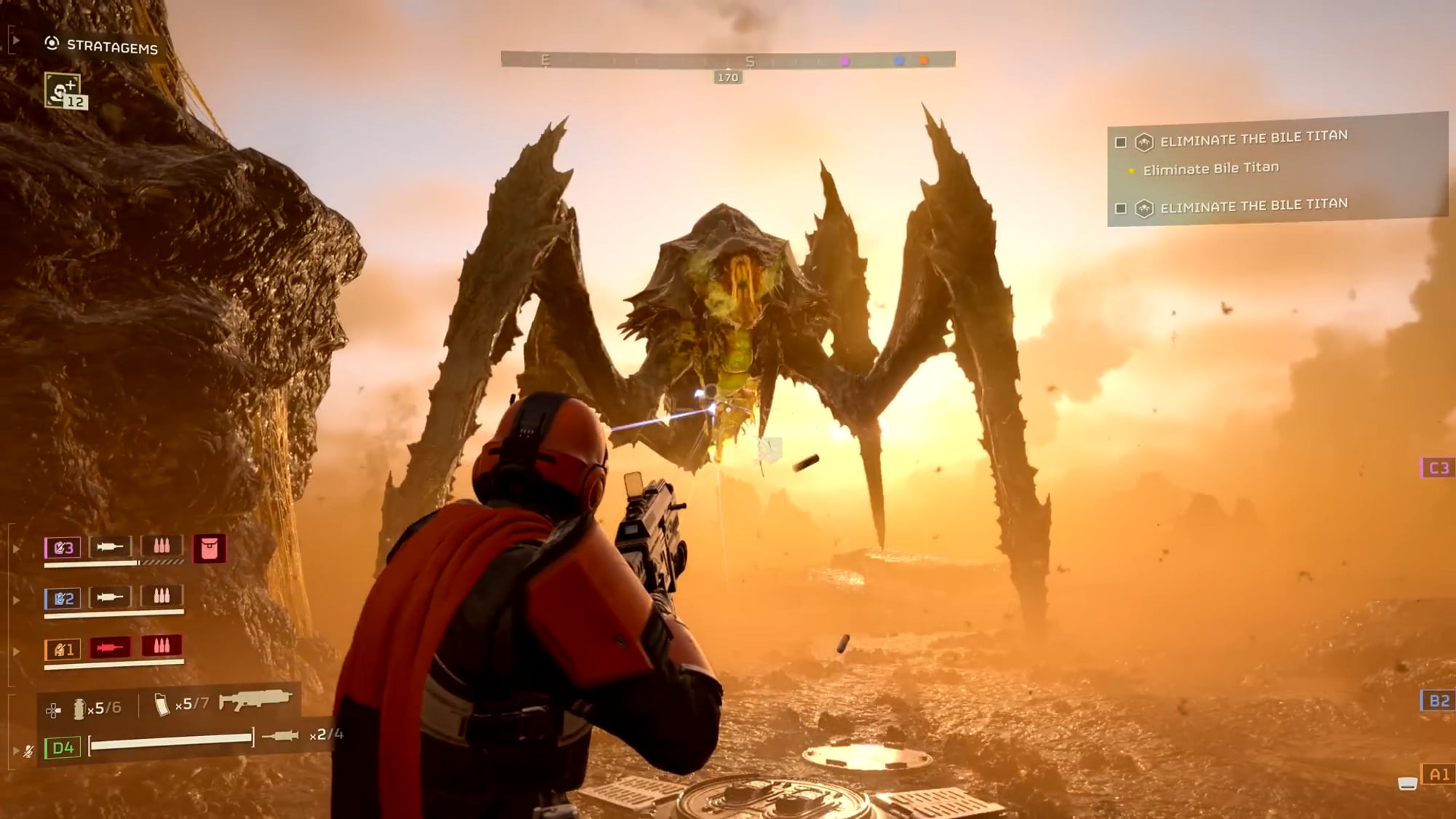Select the grenade icon
The image size is (1456, 819).
(x=79, y=708)
